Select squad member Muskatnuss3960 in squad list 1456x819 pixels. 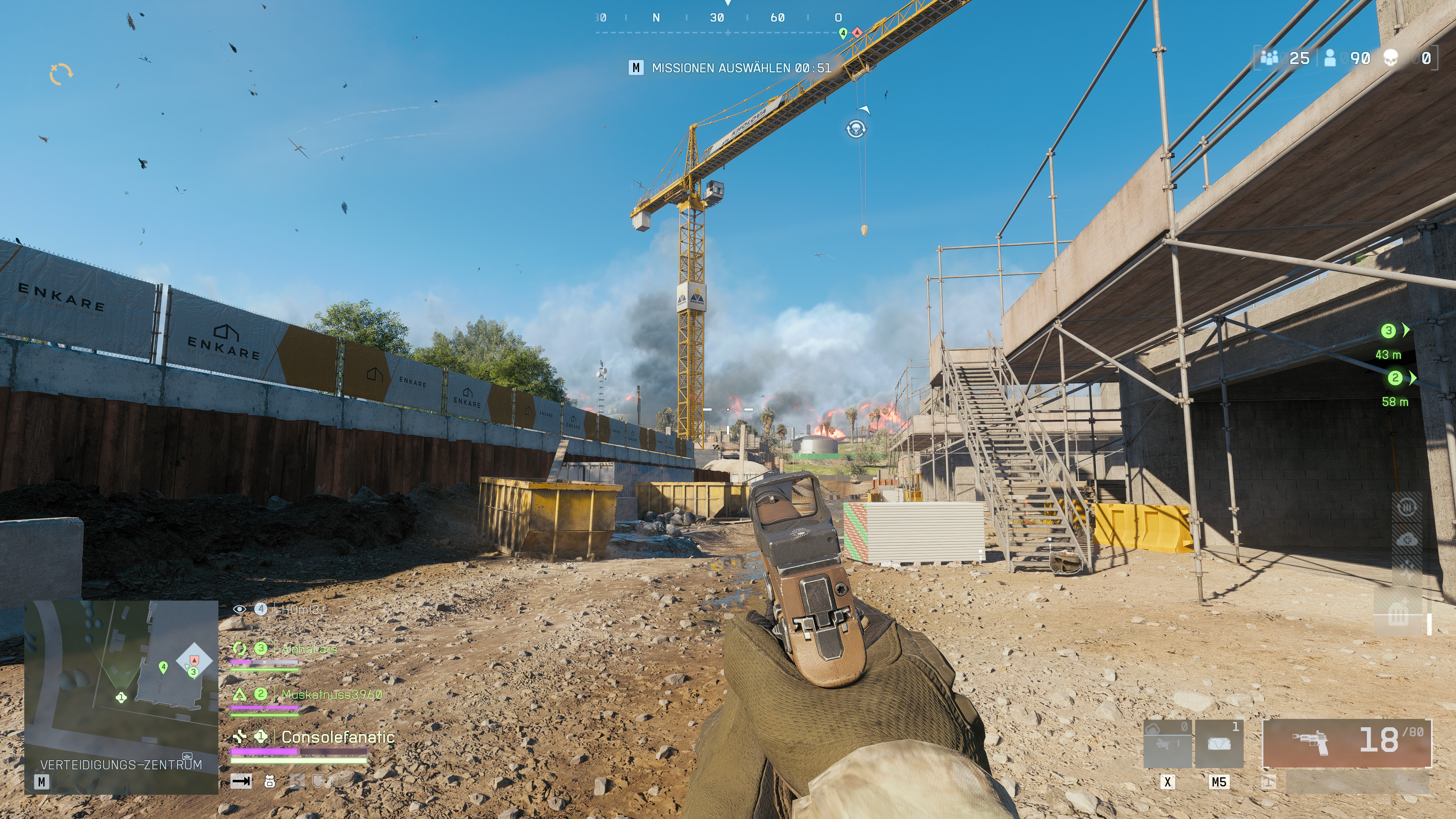[331, 694]
